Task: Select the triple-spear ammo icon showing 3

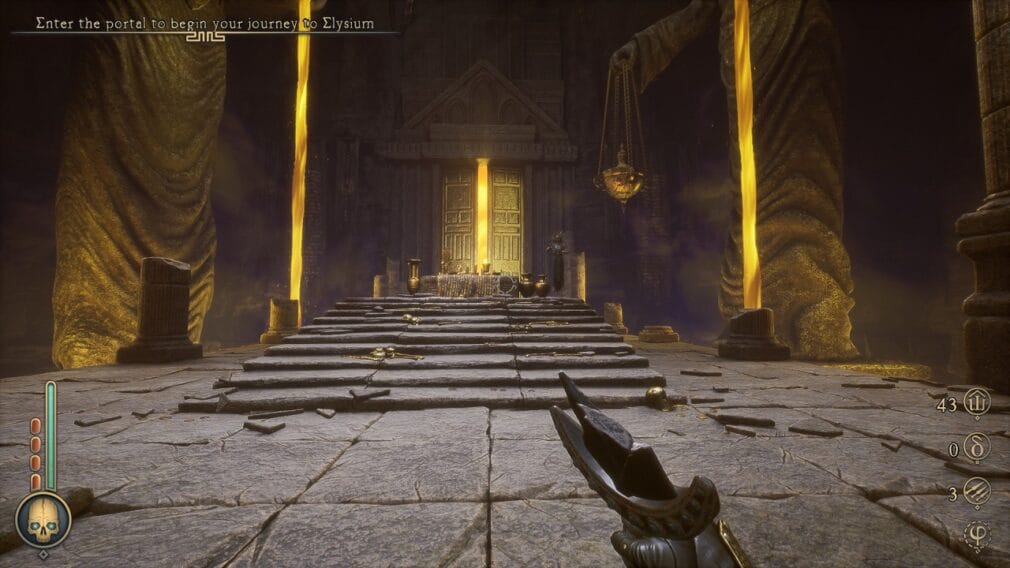Action: pyautogui.click(x=975, y=493)
